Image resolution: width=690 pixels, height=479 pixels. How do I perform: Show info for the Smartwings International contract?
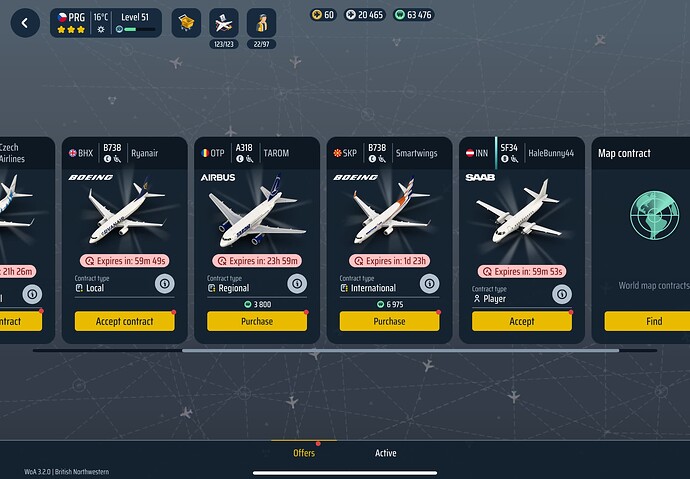pyautogui.click(x=428, y=284)
